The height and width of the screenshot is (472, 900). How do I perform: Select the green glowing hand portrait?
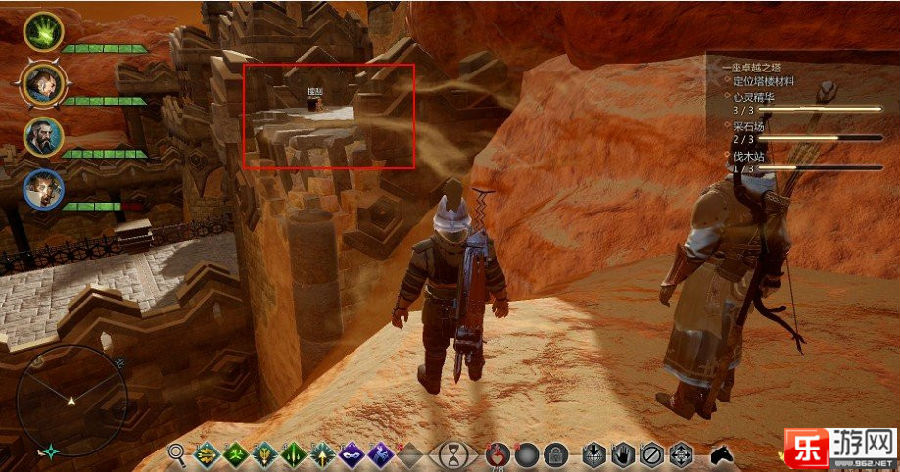click(x=43, y=32)
